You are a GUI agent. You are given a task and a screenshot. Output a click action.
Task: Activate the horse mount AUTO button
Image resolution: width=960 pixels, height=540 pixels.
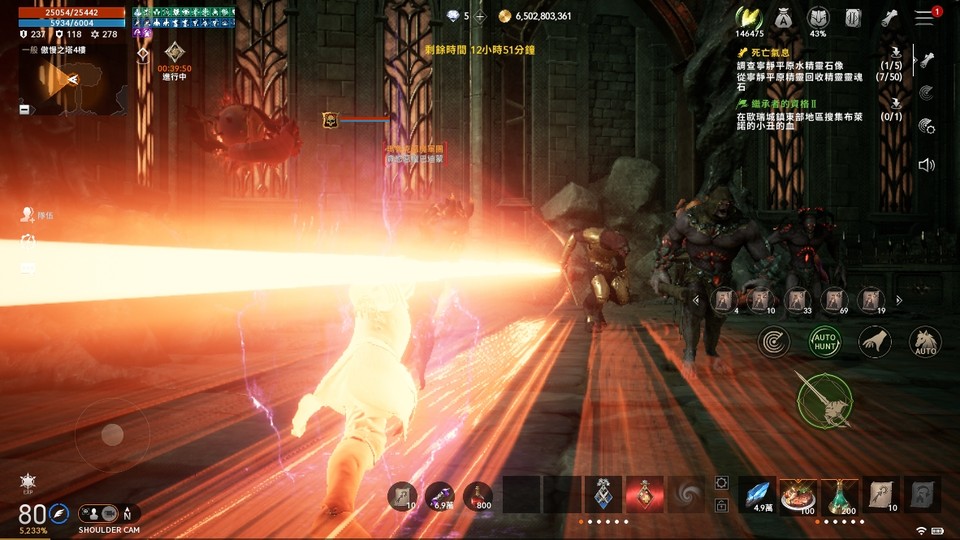click(925, 342)
